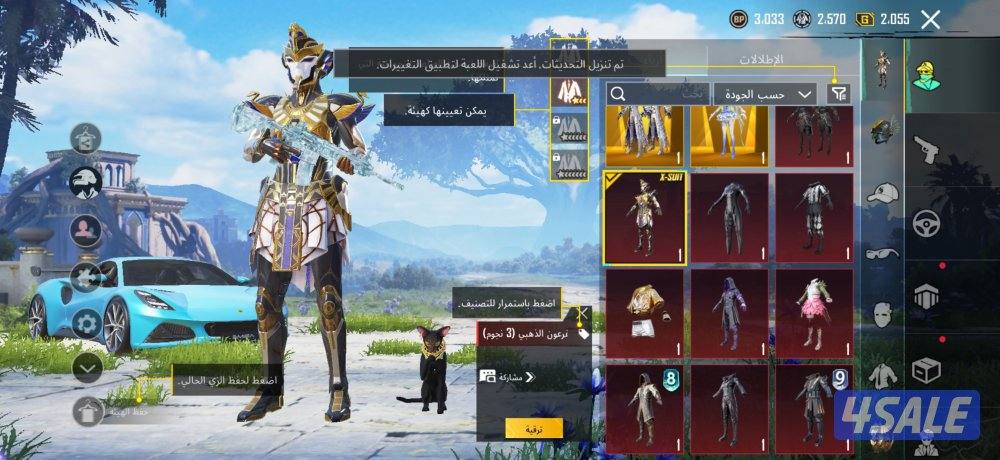Open the crate box category tab
The width and height of the screenshot is (1000, 460).
(928, 372)
